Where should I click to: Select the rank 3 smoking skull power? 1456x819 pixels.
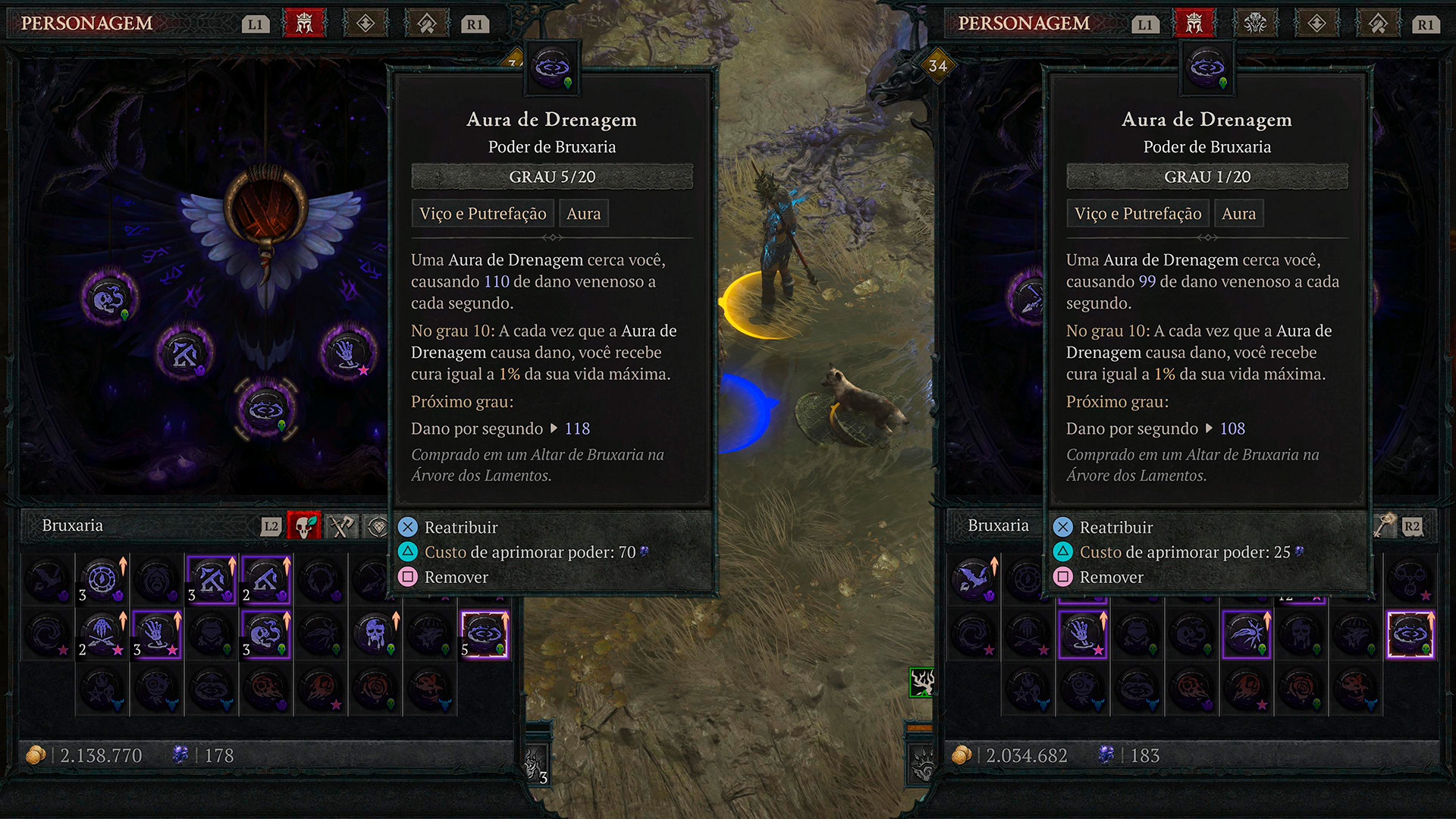tap(266, 634)
